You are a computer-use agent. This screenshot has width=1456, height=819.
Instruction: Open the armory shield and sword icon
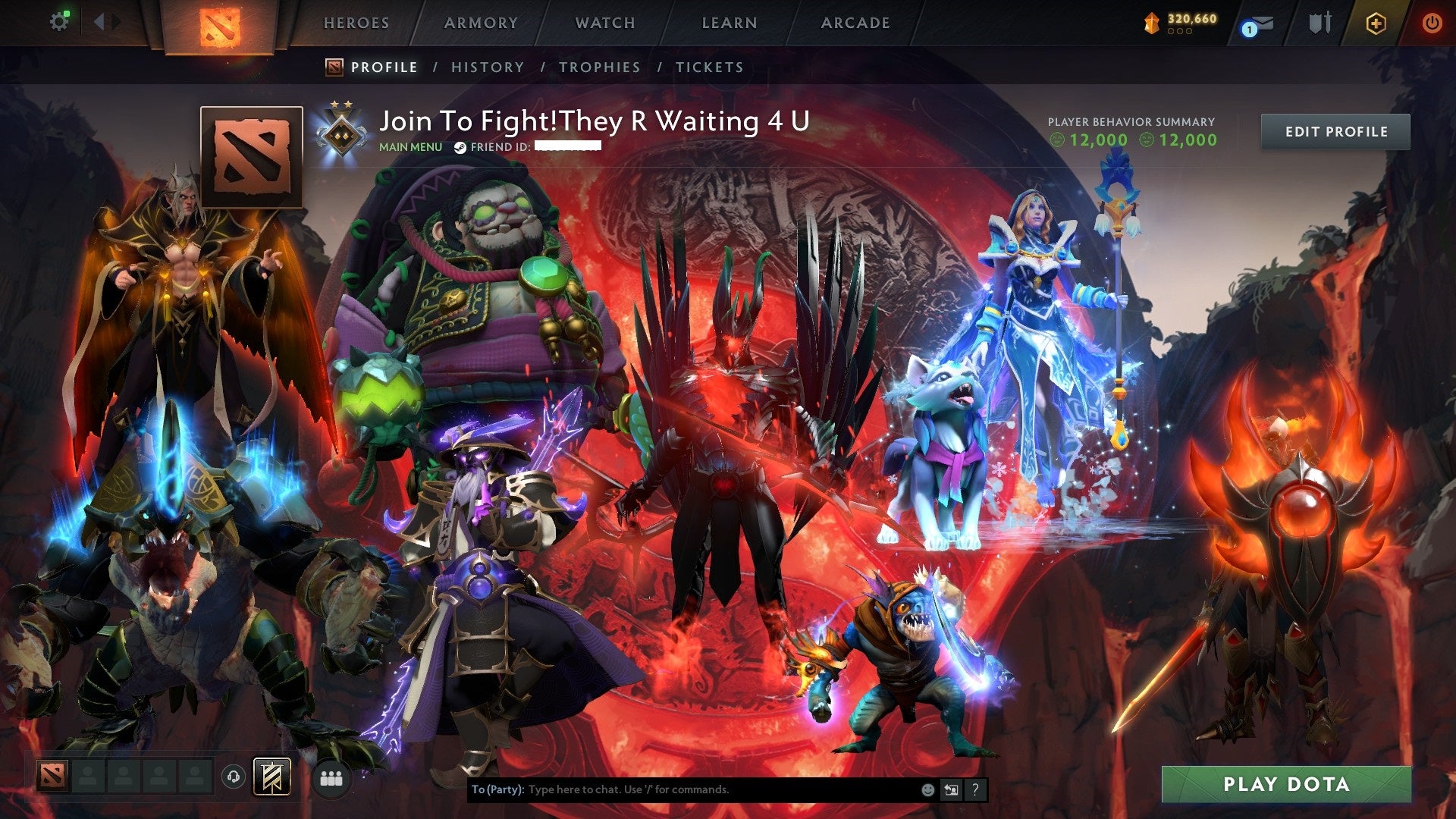[x=1319, y=23]
